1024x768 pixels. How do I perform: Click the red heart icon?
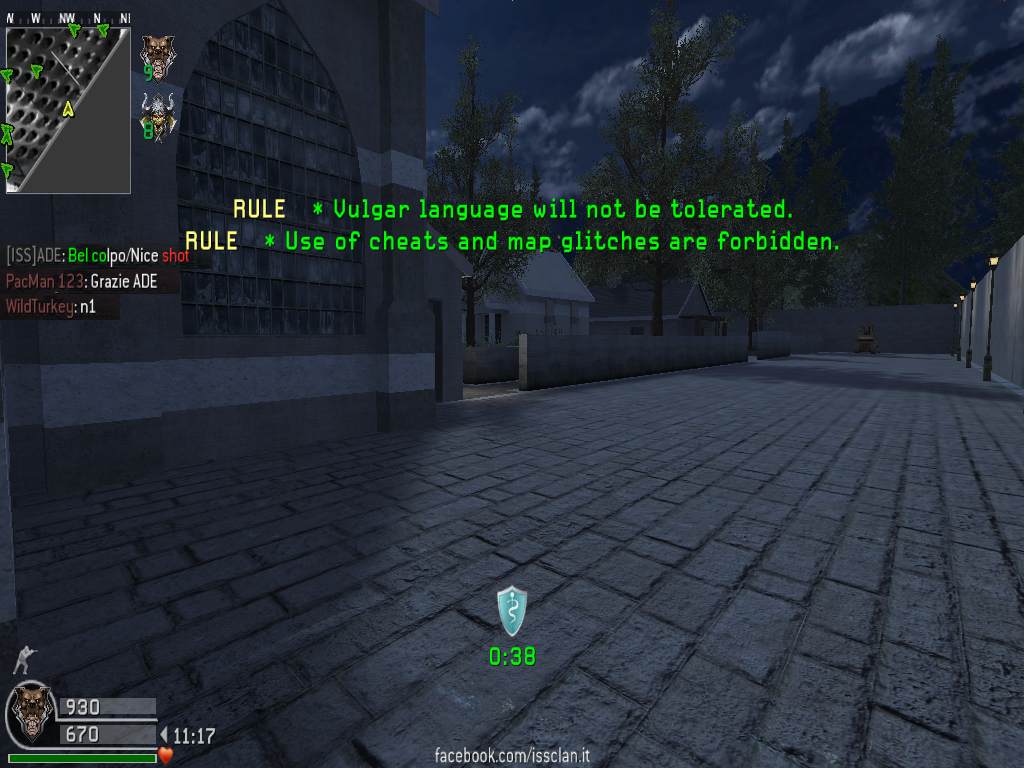pyautogui.click(x=166, y=755)
